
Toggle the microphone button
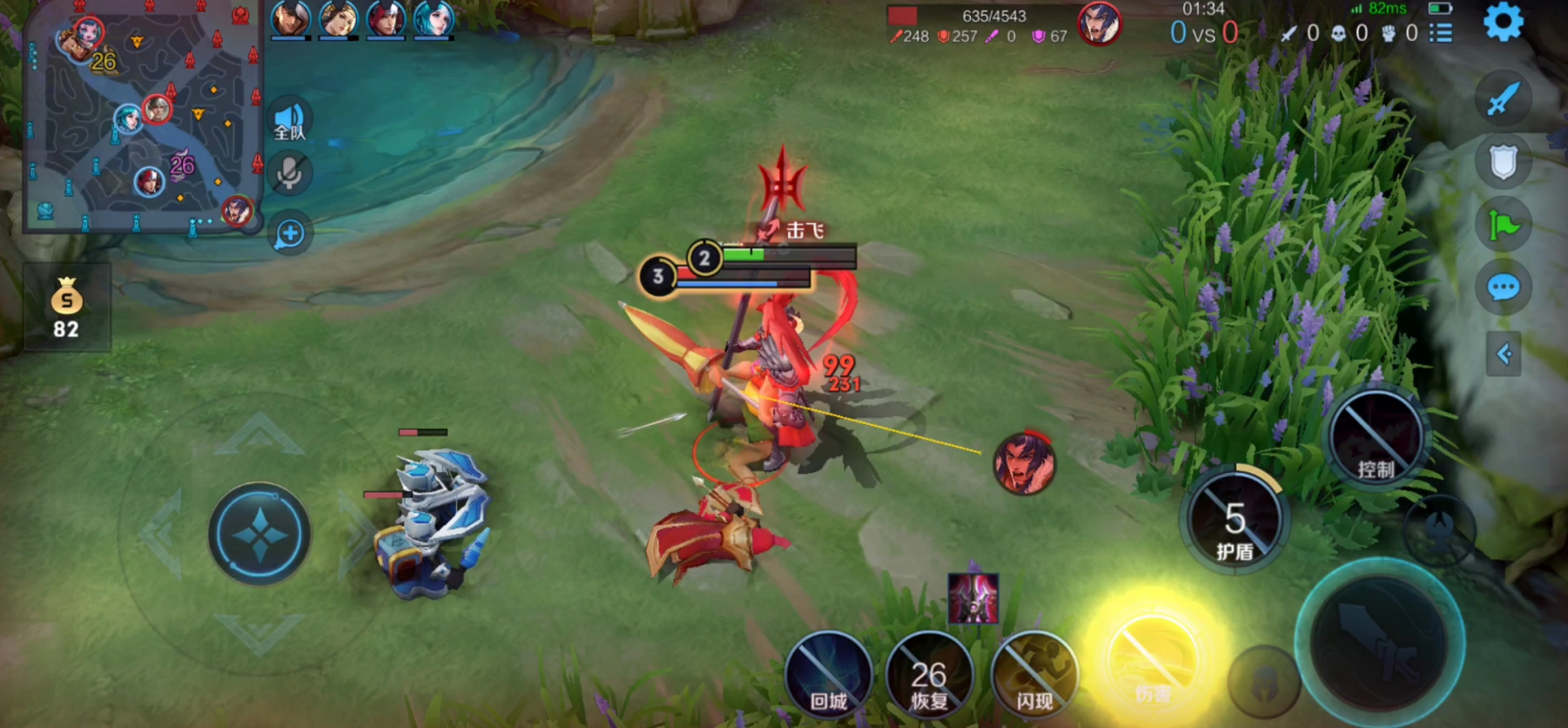pyautogui.click(x=290, y=173)
